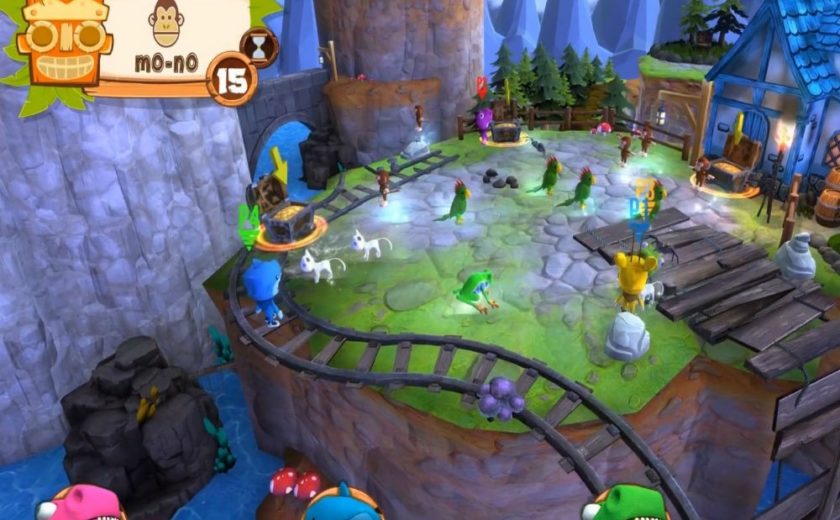Click the hourglass timer icon

click(260, 47)
